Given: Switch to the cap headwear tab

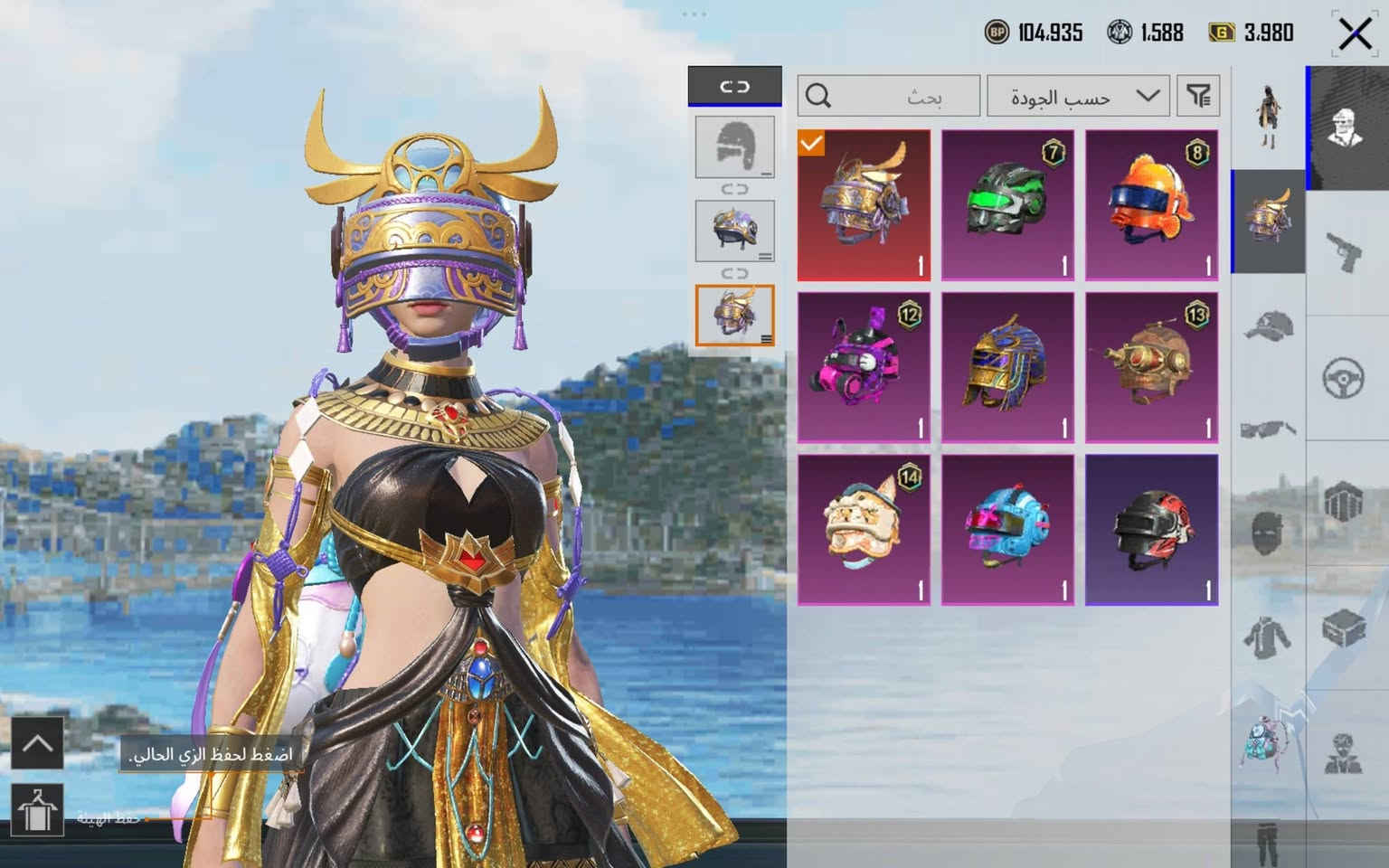Looking at the screenshot, I should pyautogui.click(x=1268, y=326).
